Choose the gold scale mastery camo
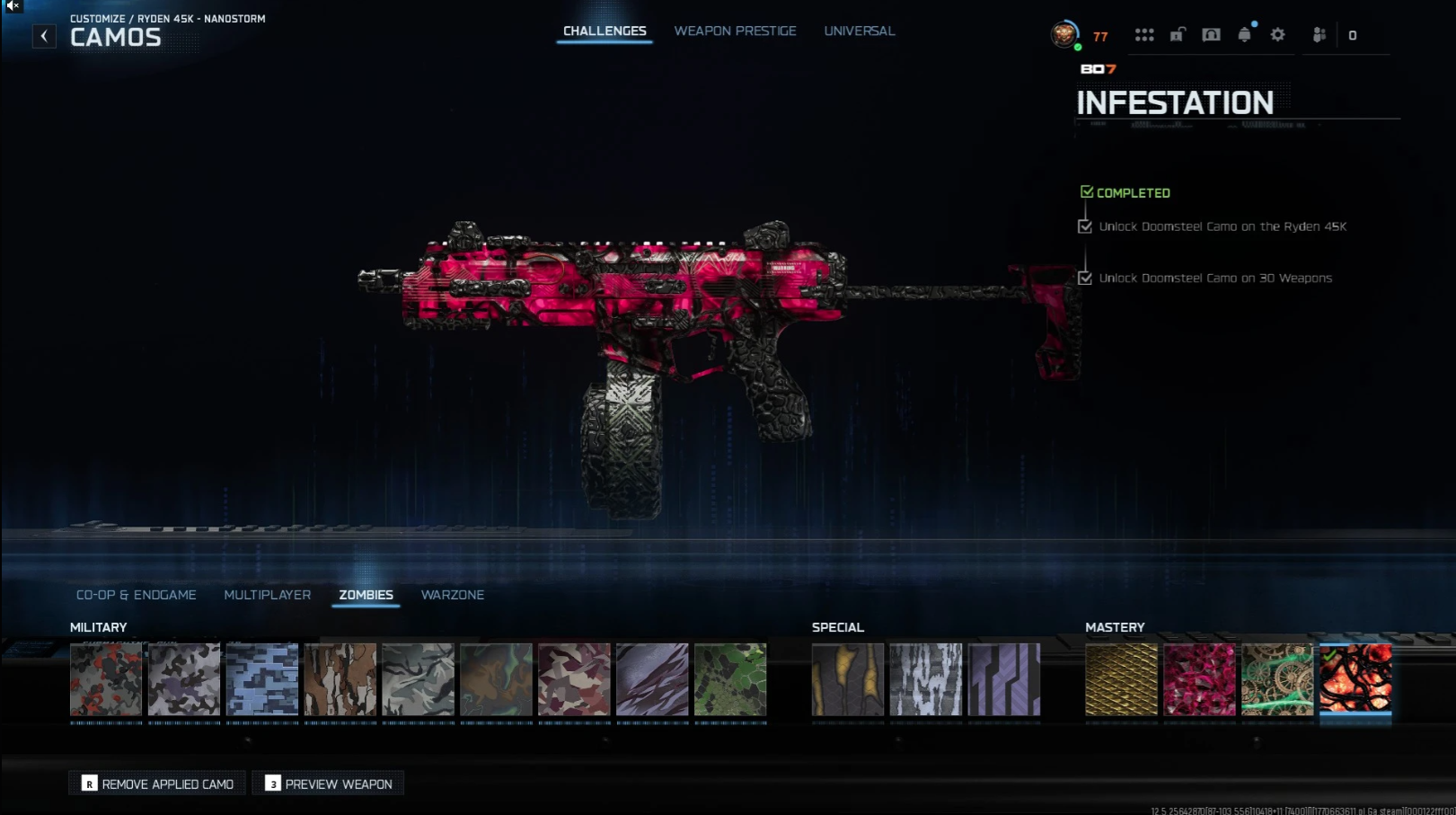The height and width of the screenshot is (815, 1456). (x=1121, y=679)
